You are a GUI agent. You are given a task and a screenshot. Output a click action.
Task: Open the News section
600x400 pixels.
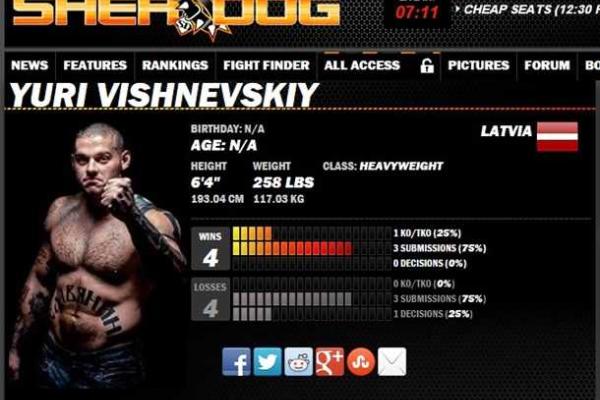pyautogui.click(x=29, y=66)
